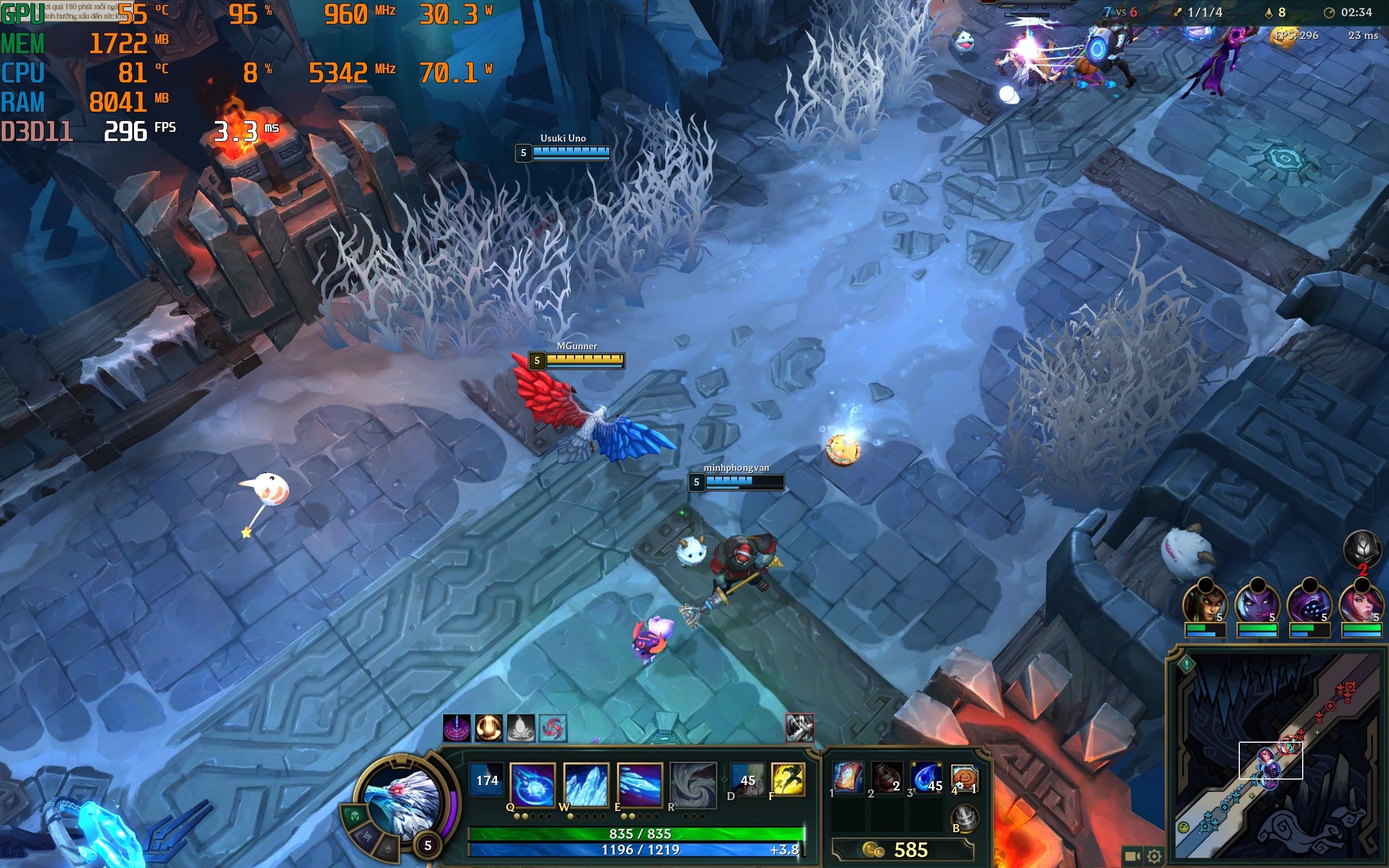Open the shop via the 585 gold button
Screen dimensions: 1389x868
pyautogui.click(x=901, y=850)
